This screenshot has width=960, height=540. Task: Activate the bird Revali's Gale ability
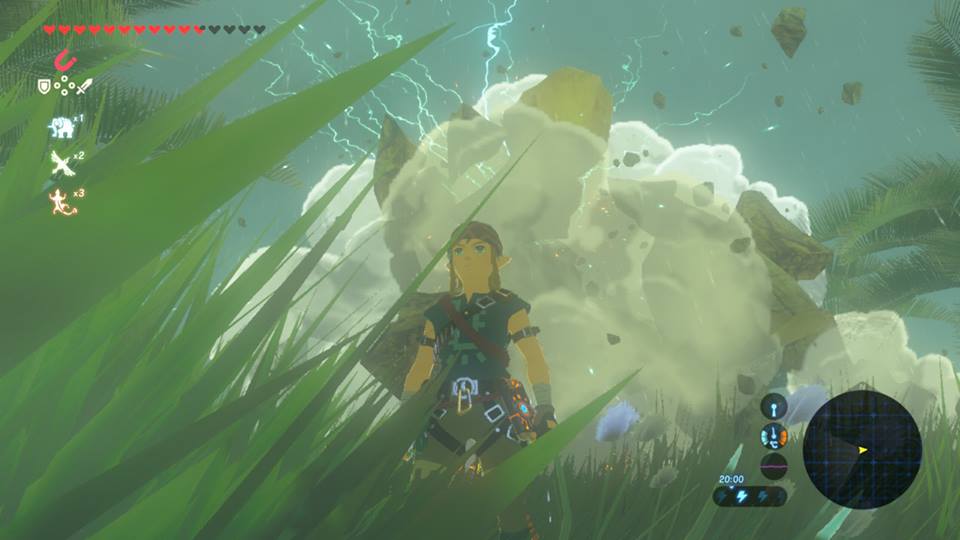click(x=62, y=164)
